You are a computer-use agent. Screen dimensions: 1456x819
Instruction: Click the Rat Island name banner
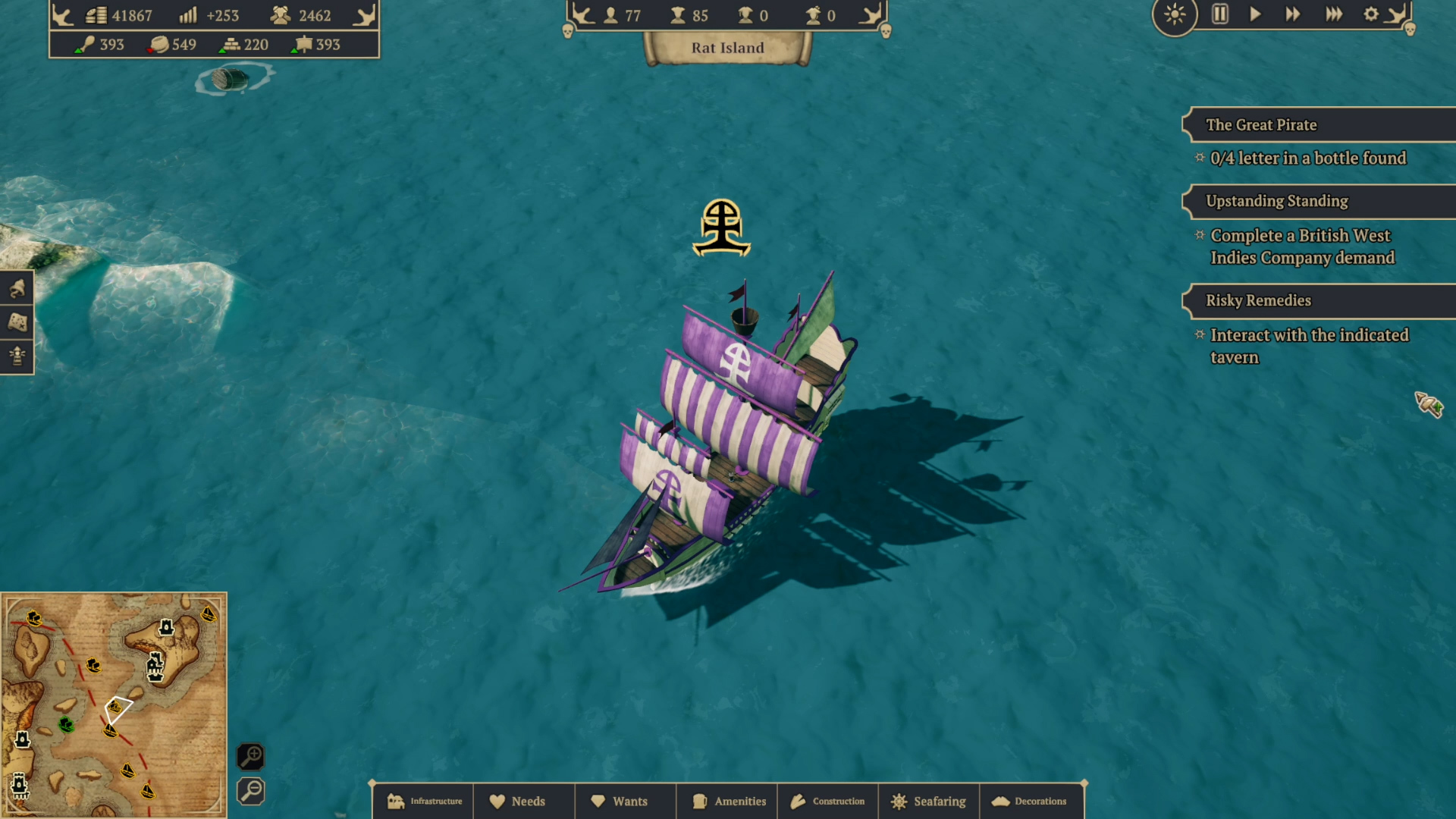(726, 47)
